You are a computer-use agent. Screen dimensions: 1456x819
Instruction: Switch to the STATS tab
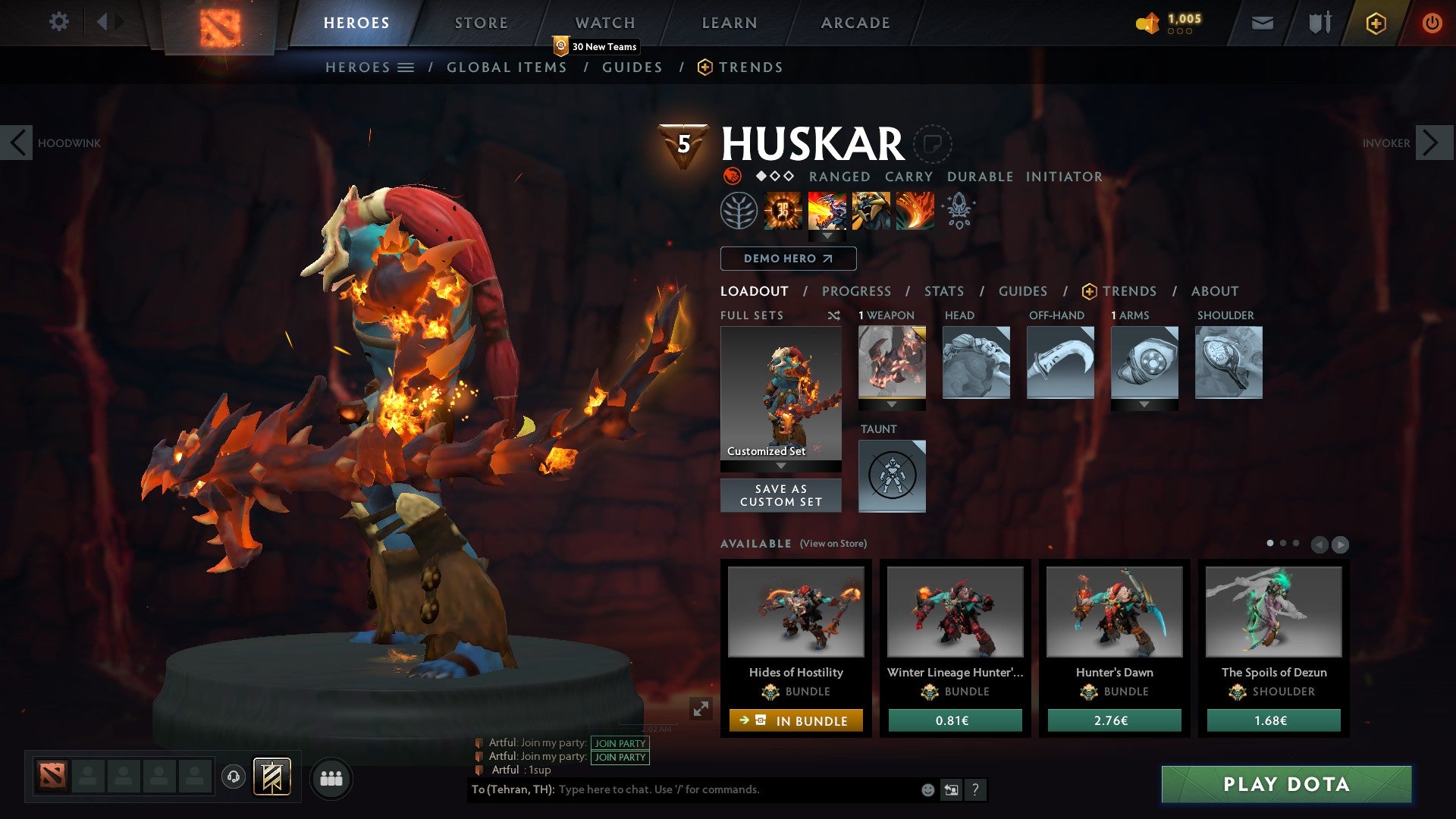point(943,291)
